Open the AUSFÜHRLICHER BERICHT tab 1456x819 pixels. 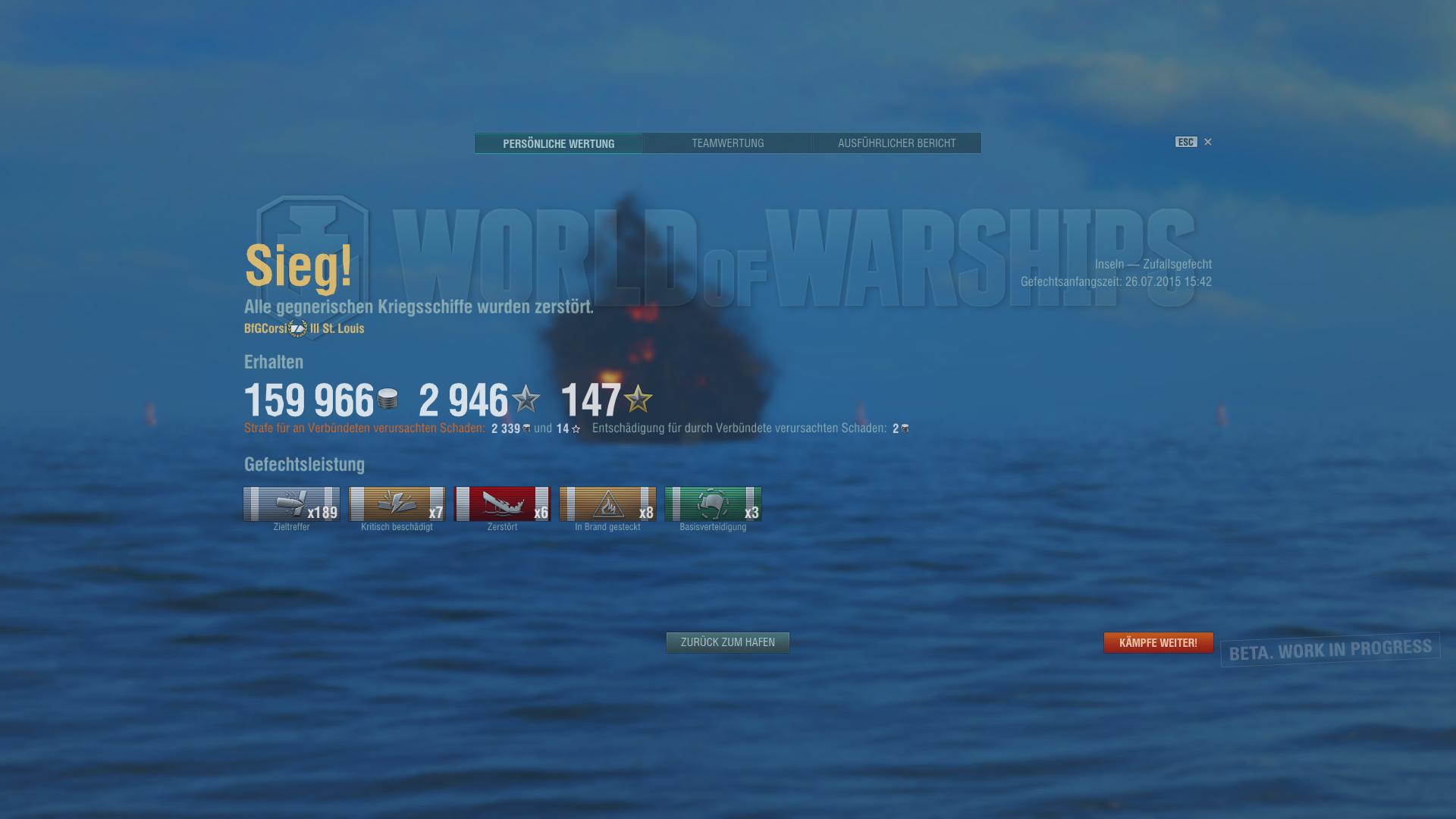click(896, 143)
